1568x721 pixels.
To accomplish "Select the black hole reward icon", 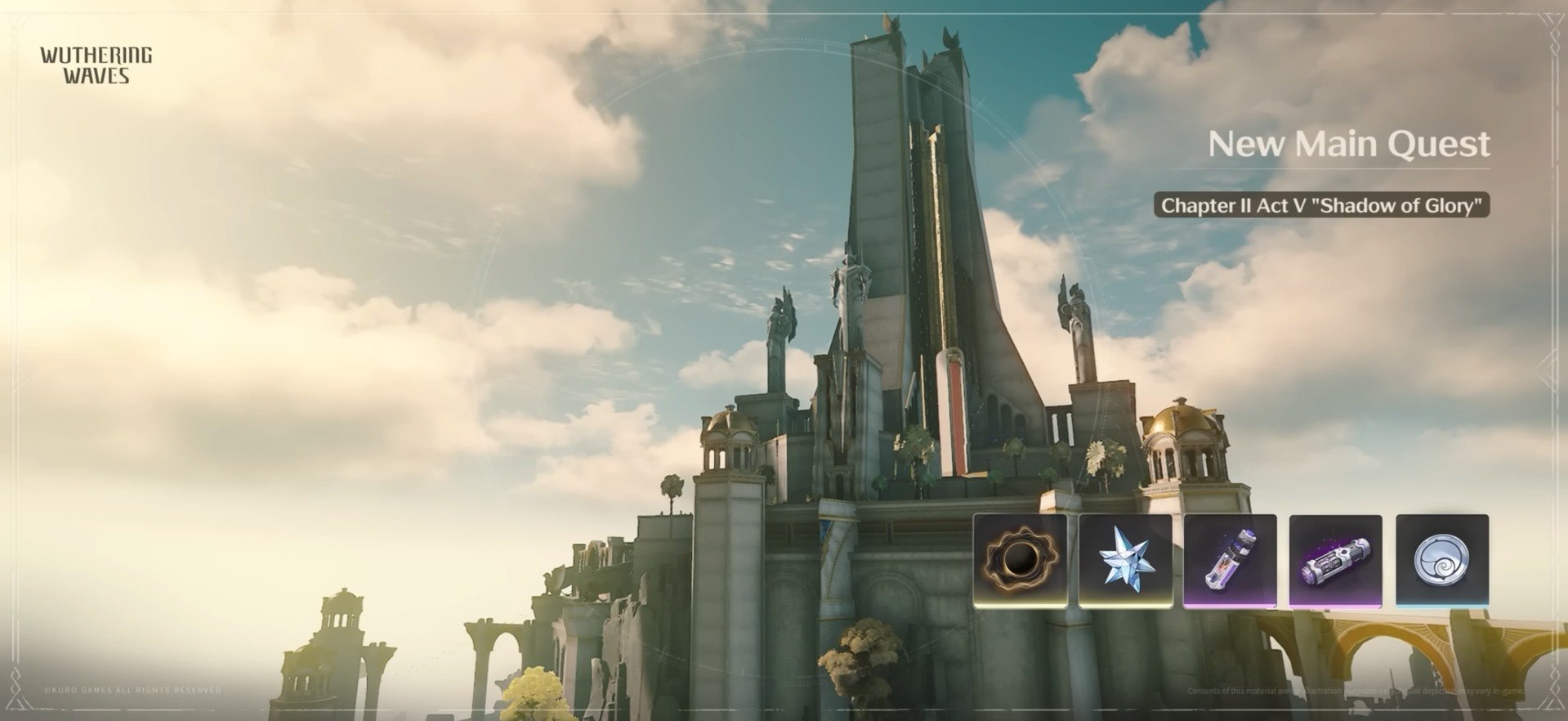I will (1020, 560).
